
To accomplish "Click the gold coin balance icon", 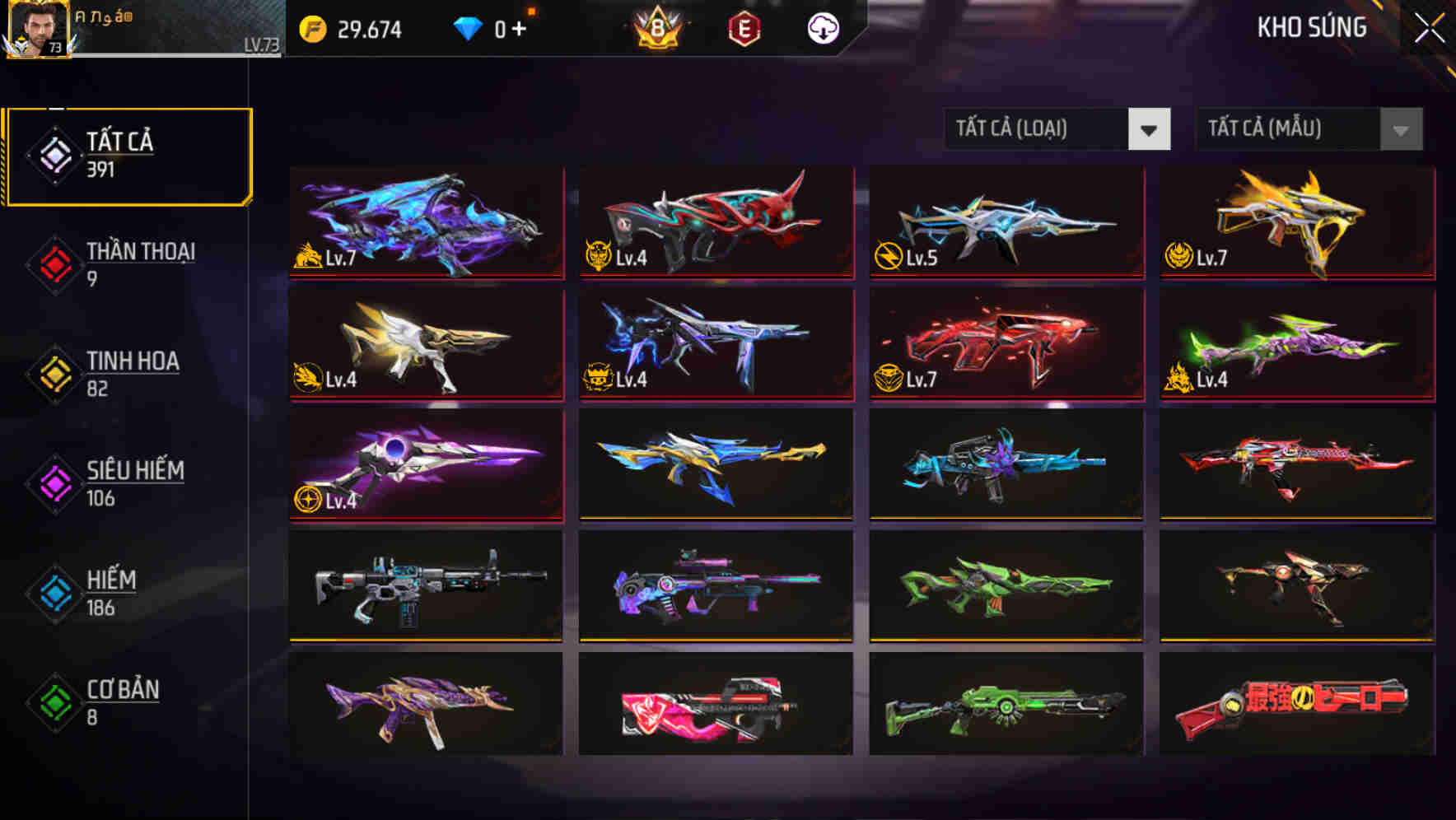I will pyautogui.click(x=309, y=28).
